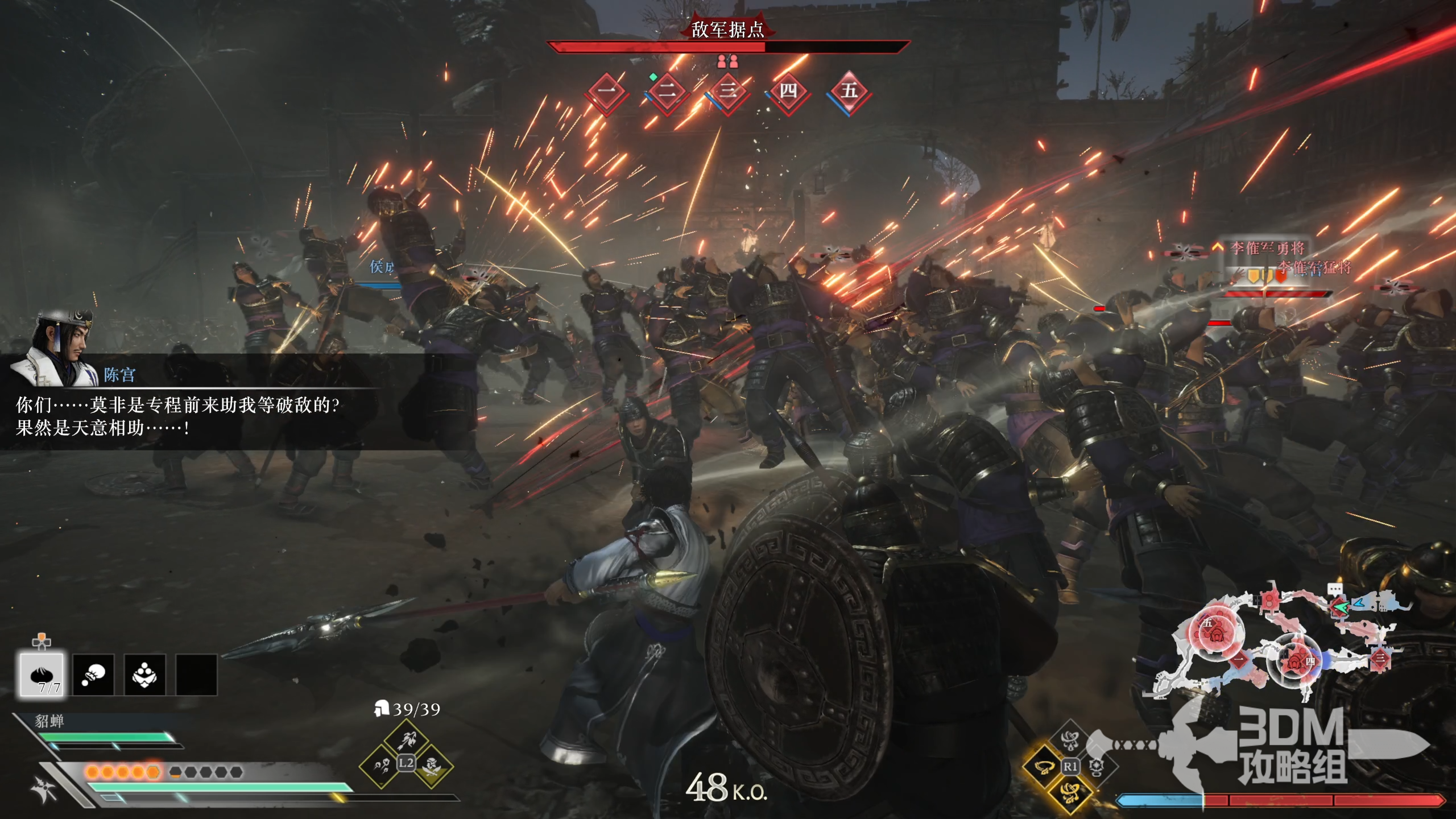Use the golden ring battle art
Viewport: 1456px width, 819px height.
pos(1044,767)
